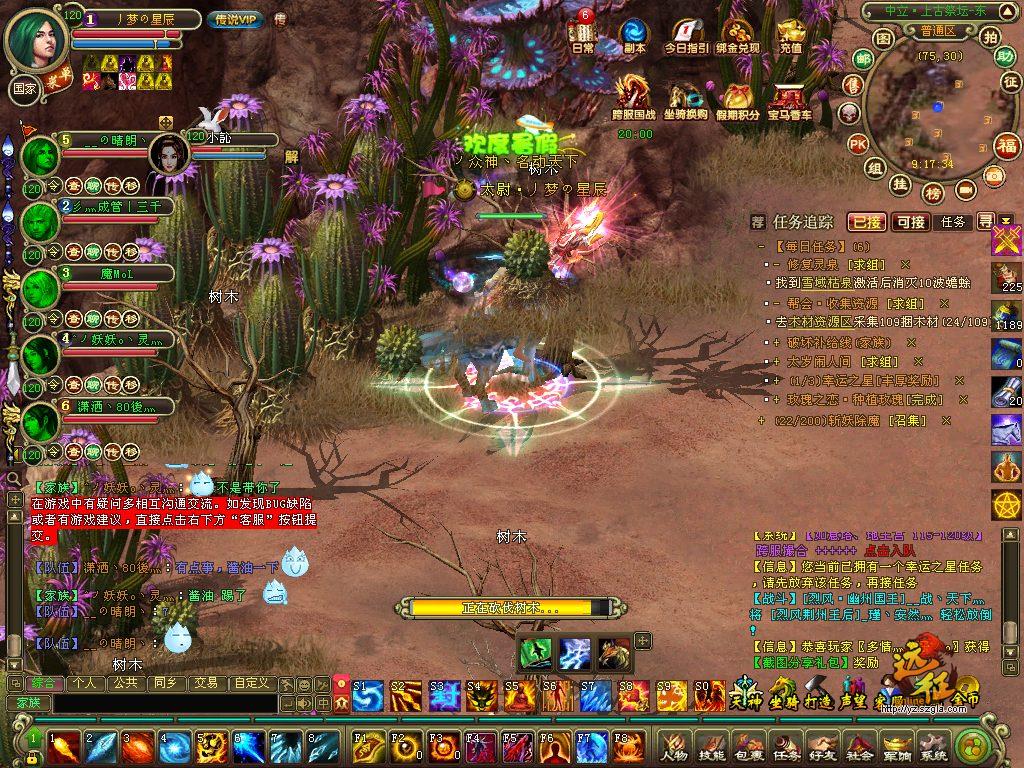Click the 传说VIP button
The width and height of the screenshot is (1024, 768).
235,20
